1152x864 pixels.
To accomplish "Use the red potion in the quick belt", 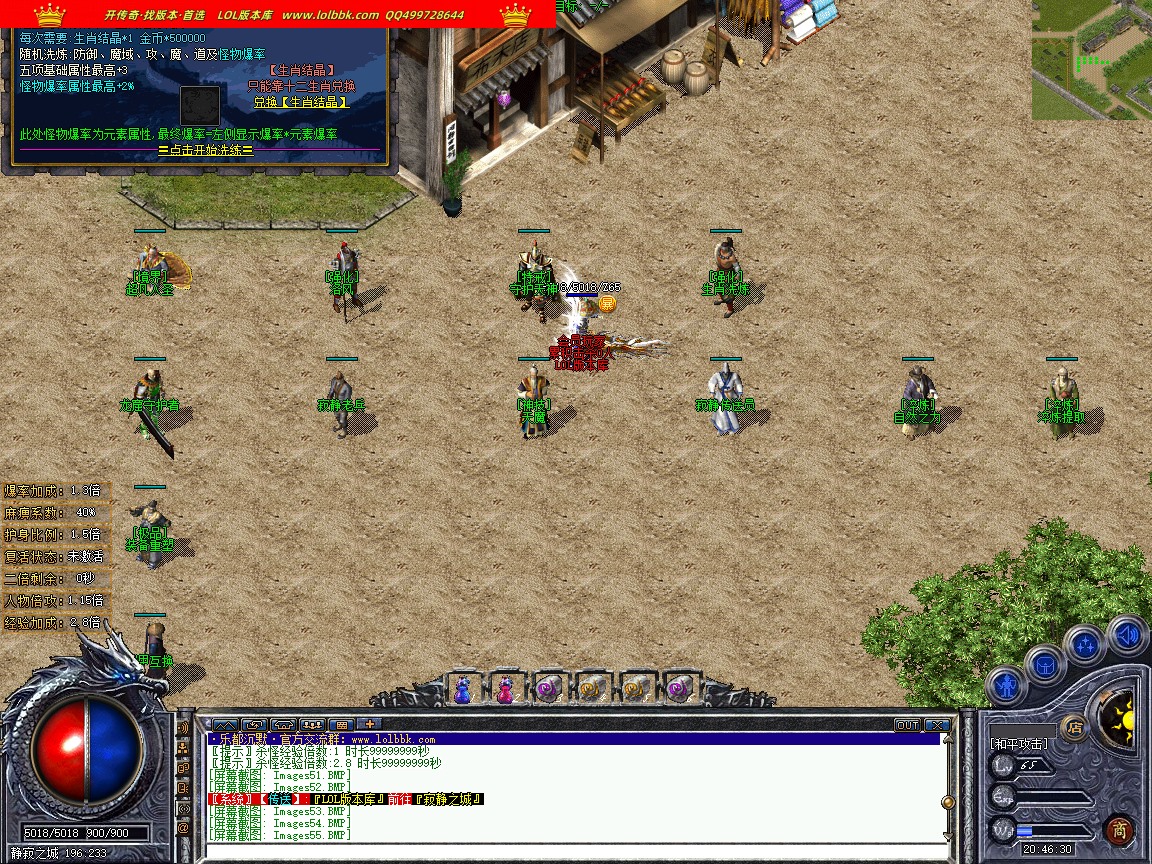I will [x=505, y=689].
